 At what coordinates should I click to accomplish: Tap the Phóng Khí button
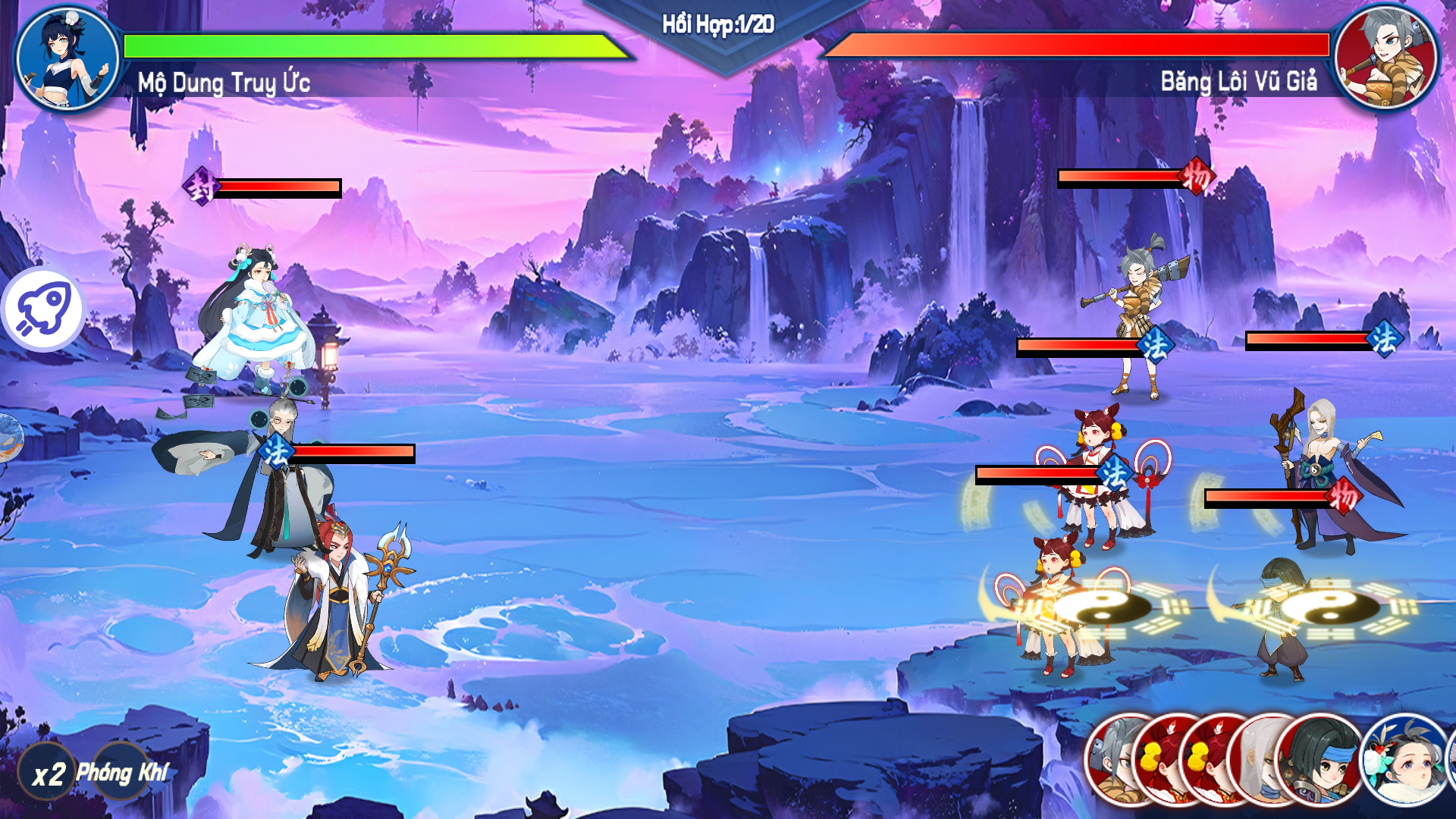122,773
